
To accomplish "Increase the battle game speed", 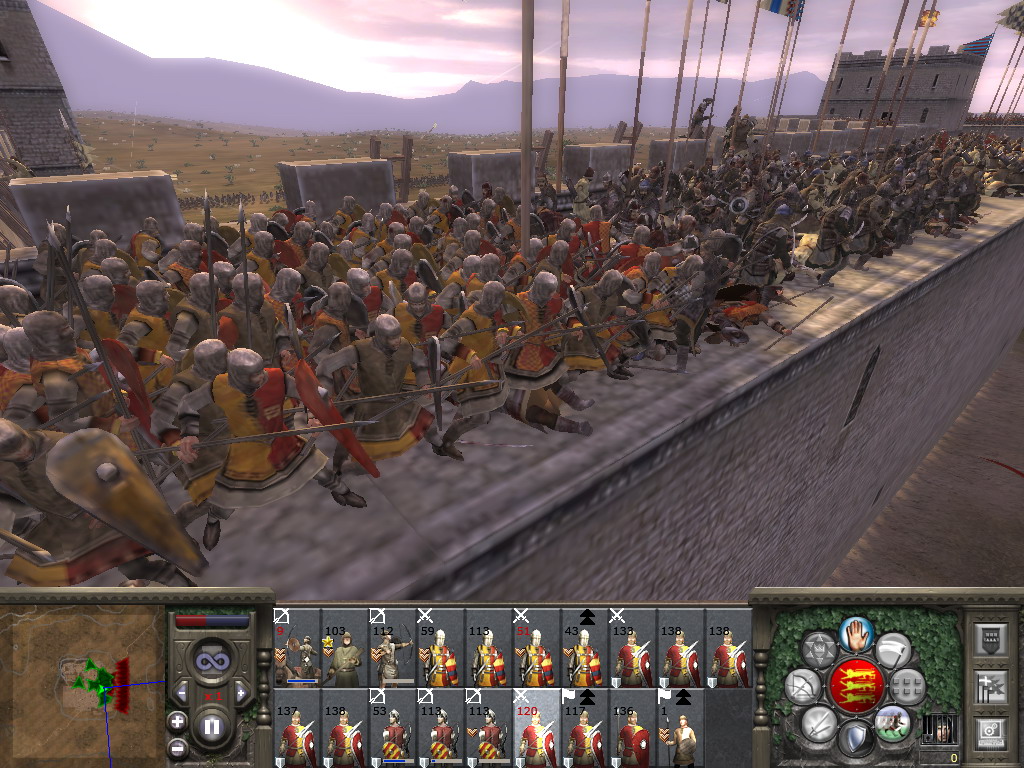I will click(x=240, y=692).
